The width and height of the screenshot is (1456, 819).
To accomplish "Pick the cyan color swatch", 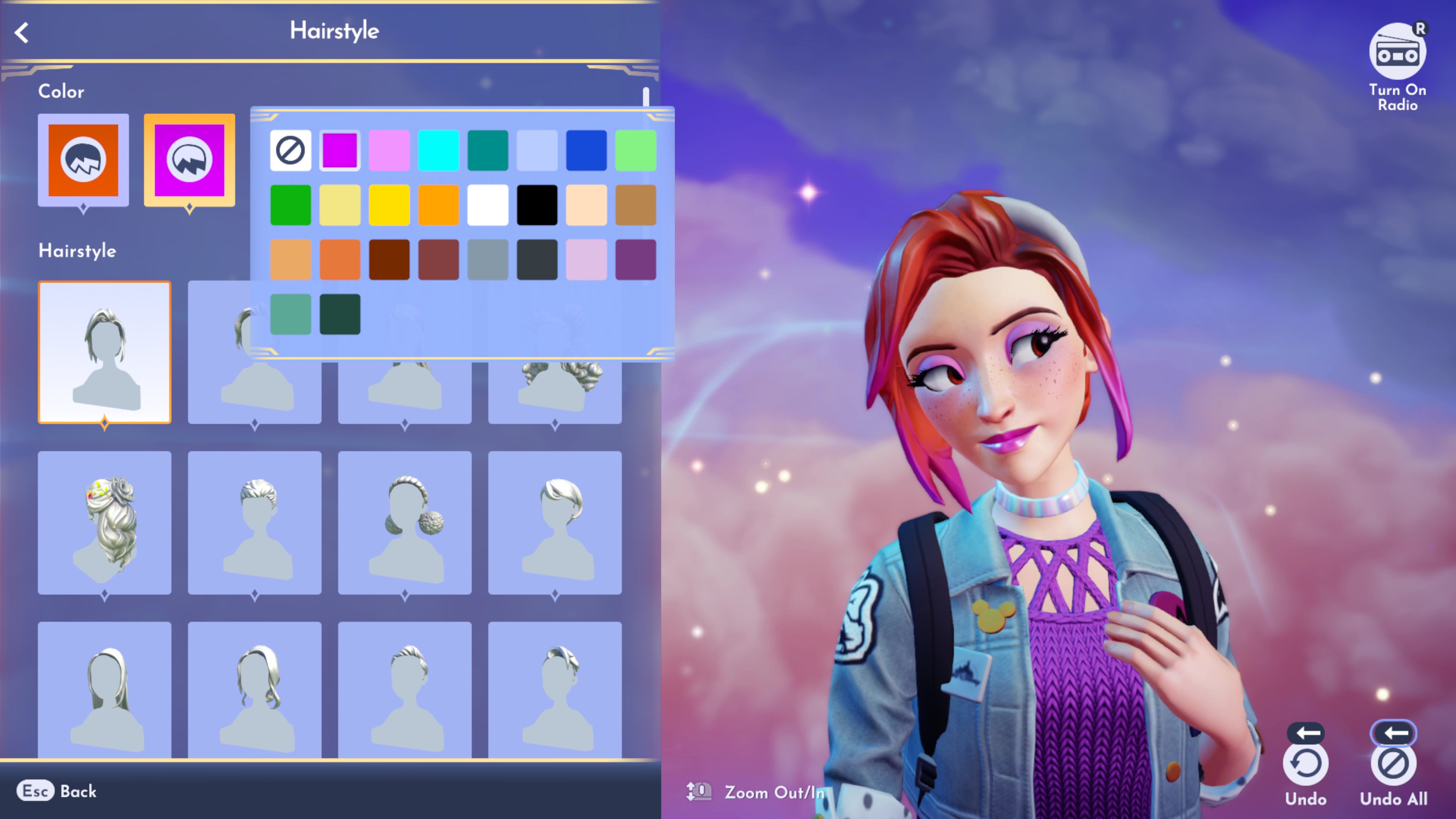I will click(438, 150).
